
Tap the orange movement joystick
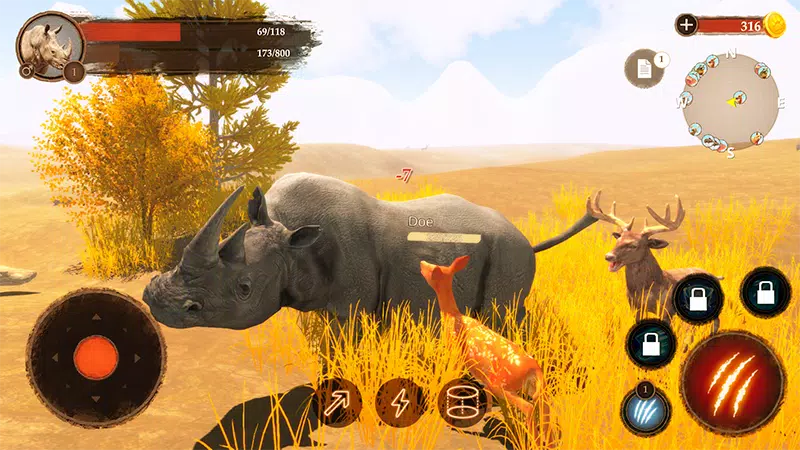tap(96, 357)
